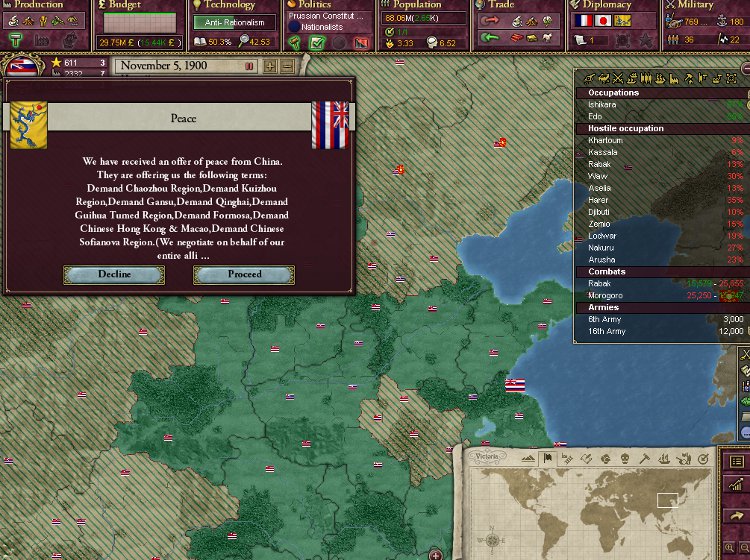This screenshot has width=750, height=560.
Task: Select Khartoum in hostile occupation list
Action: pos(606,140)
